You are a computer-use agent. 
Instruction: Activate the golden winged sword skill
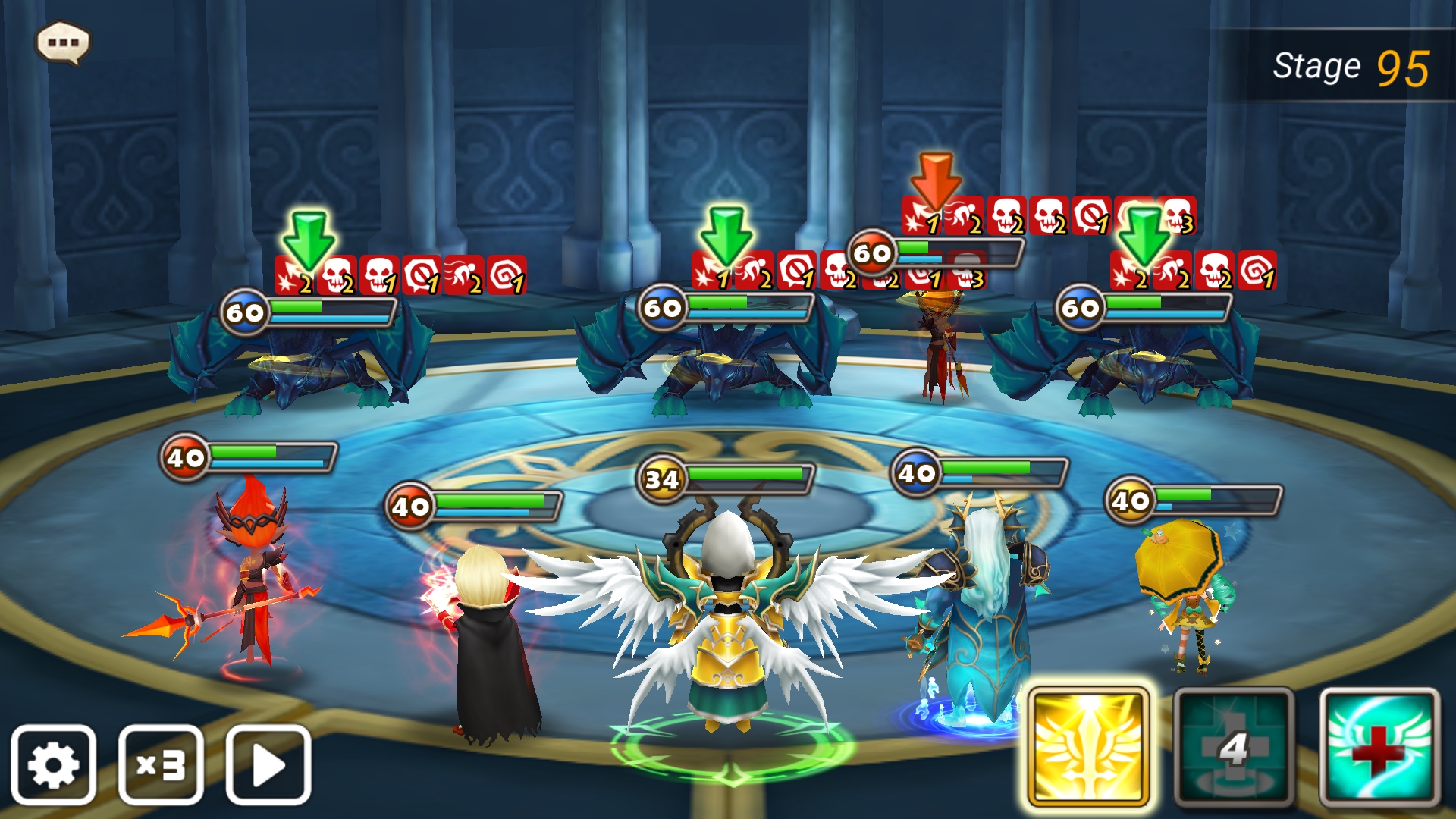pos(1087,748)
